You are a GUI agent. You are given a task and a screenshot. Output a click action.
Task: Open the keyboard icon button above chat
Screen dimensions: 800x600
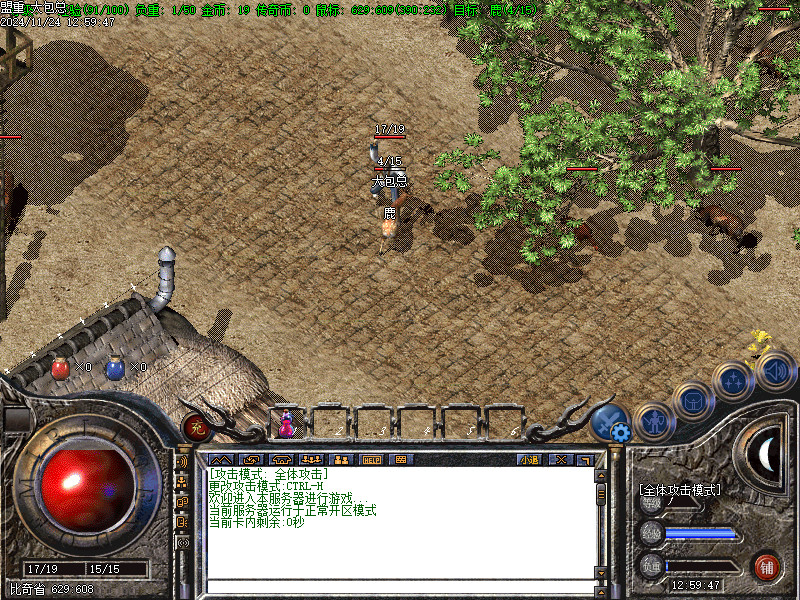[401, 460]
